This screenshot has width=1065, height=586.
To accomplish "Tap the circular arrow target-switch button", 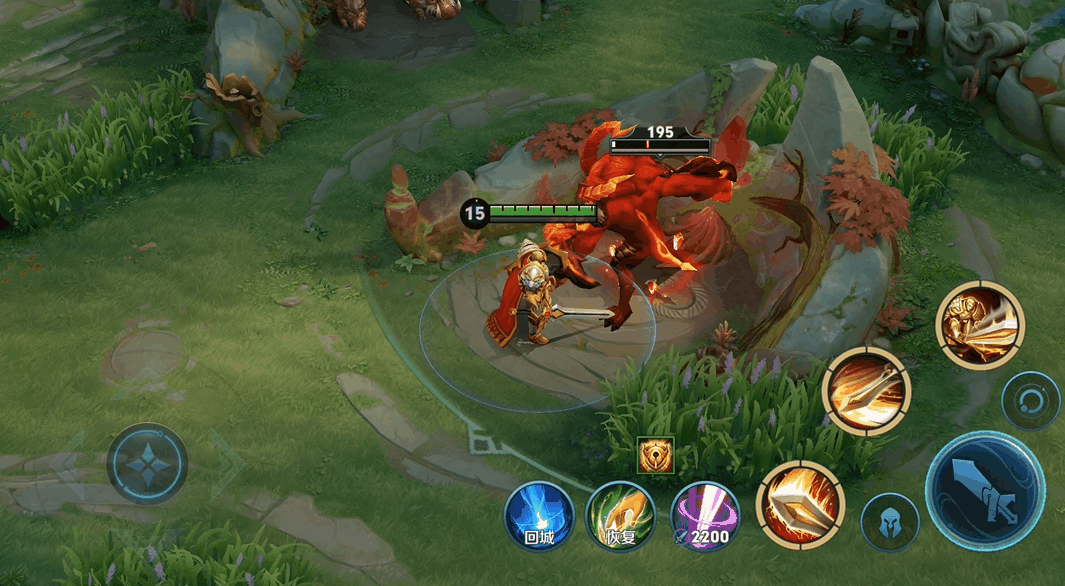I will click(1030, 401).
